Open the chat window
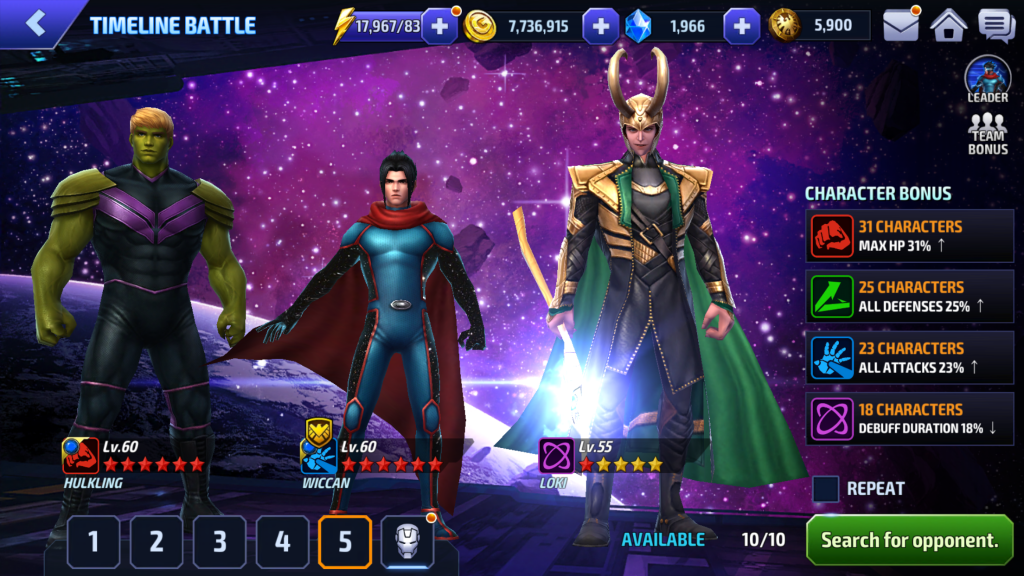Screen dimensions: 1024x576 996,25
